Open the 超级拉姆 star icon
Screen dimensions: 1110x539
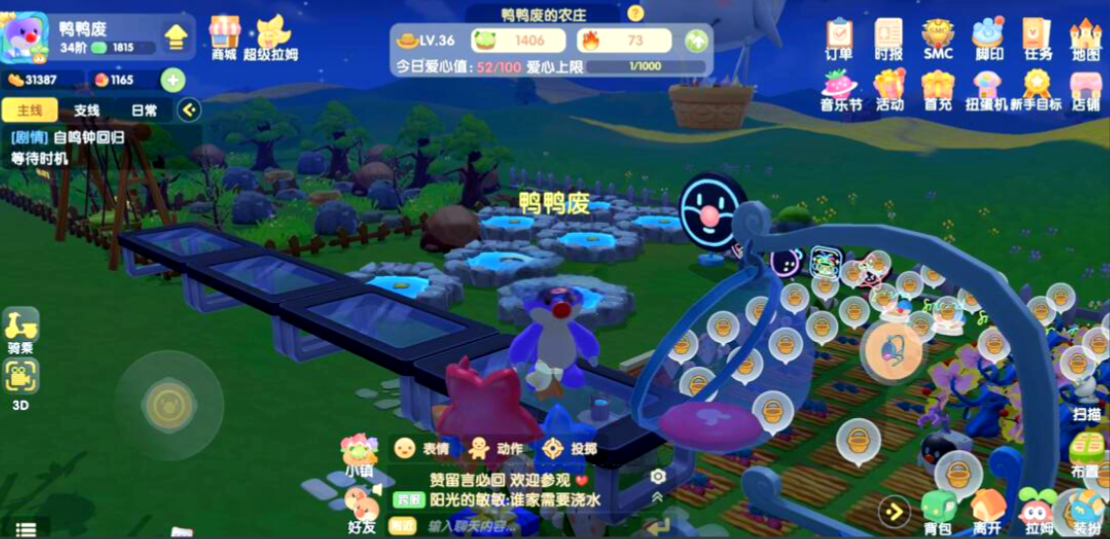271,37
